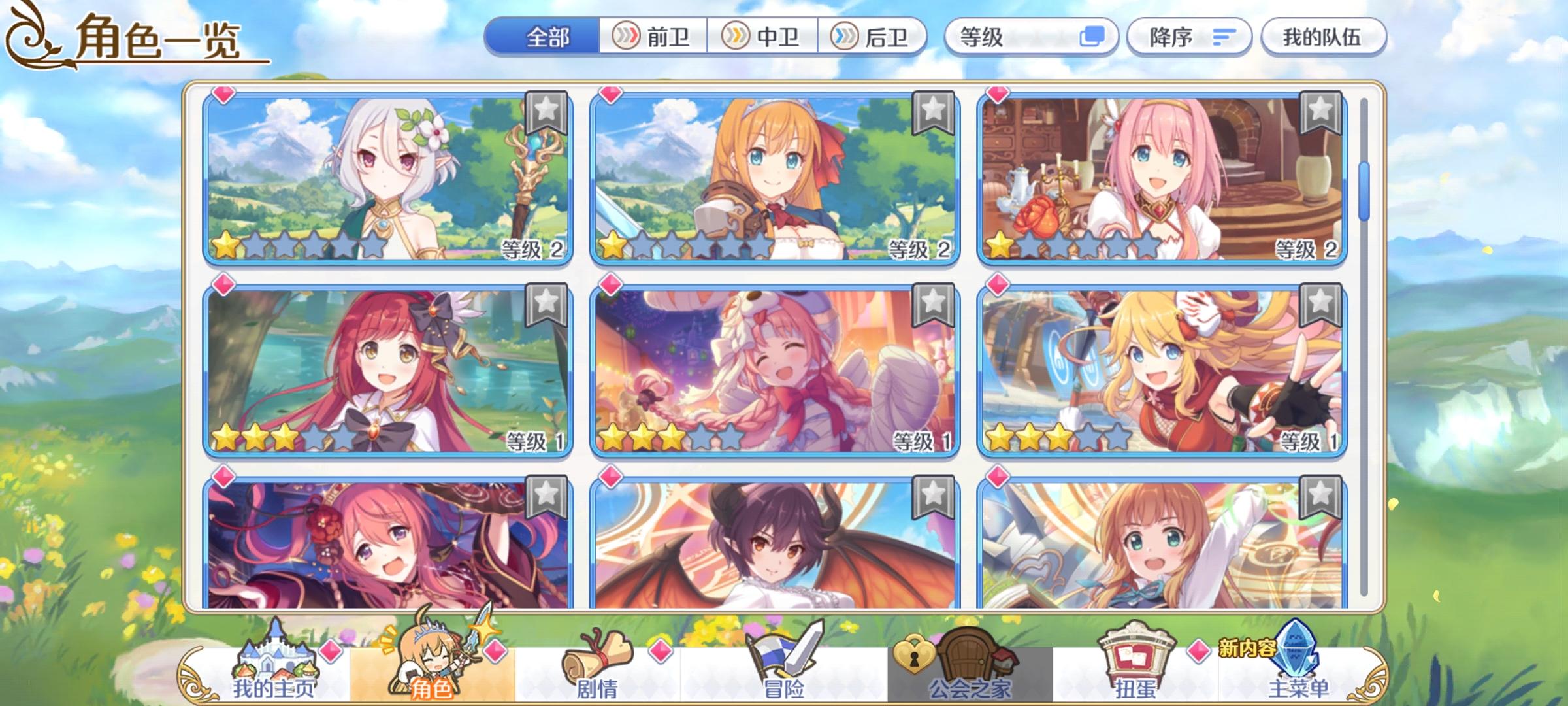
Task: Click the 降序 descending order button
Action: coord(1190,38)
